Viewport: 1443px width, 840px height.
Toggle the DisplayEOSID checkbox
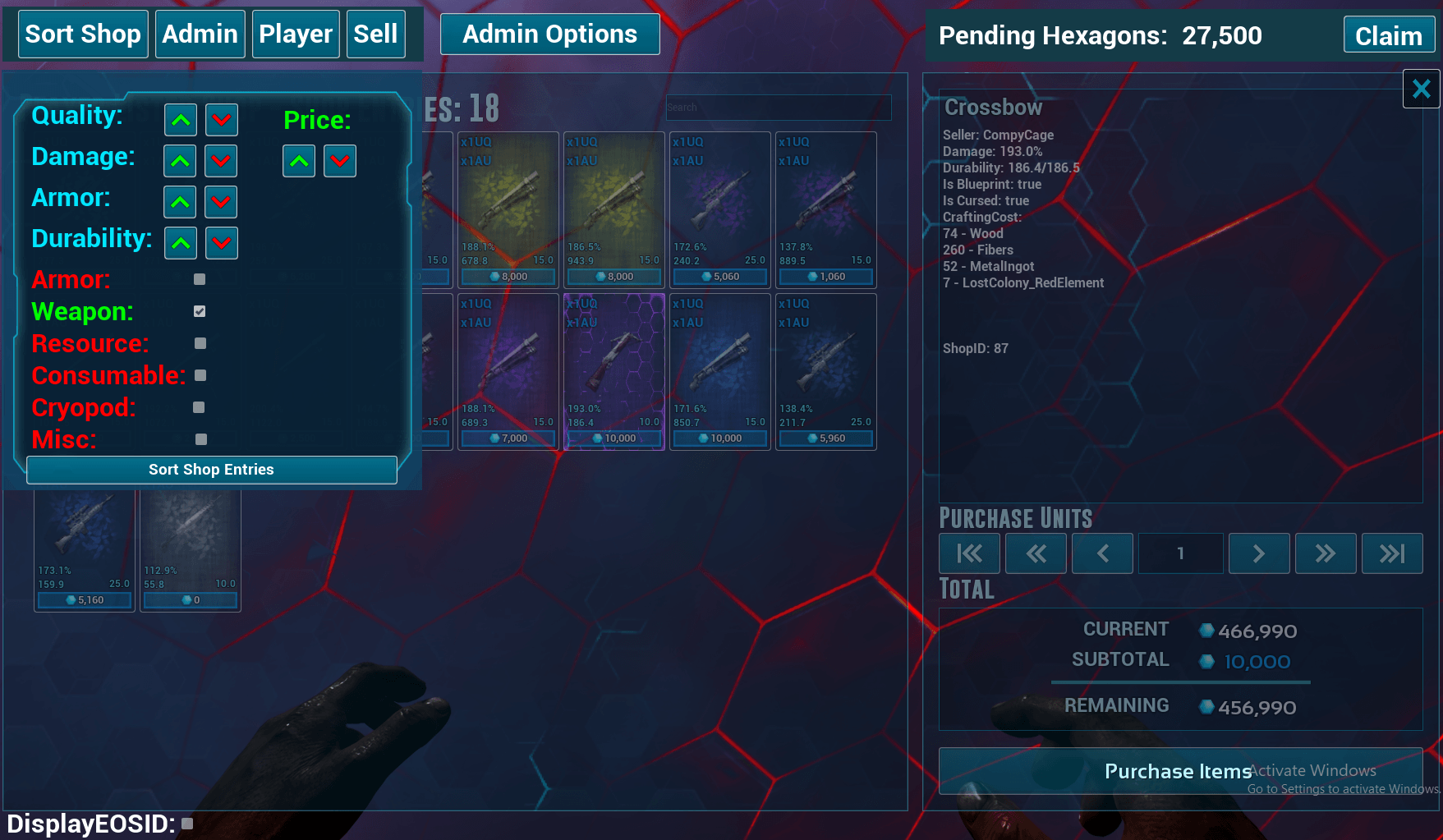(187, 824)
